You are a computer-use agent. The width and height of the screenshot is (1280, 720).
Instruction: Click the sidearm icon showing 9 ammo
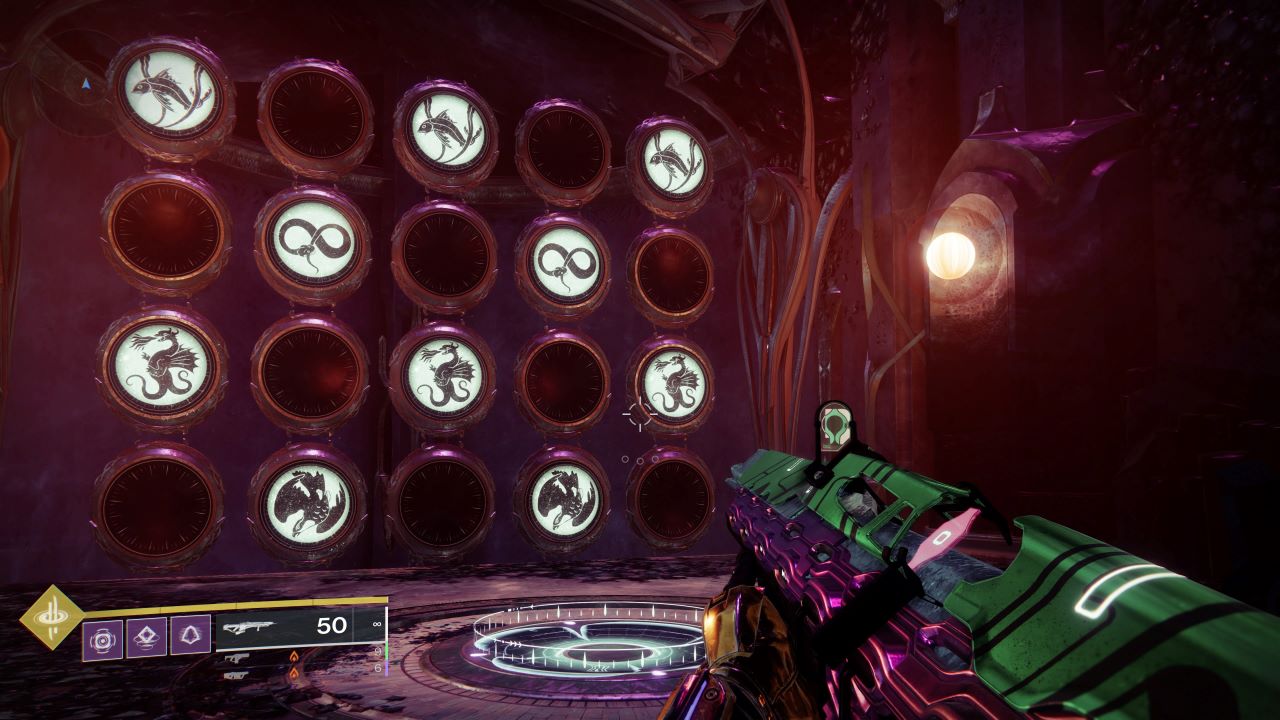tap(237, 656)
